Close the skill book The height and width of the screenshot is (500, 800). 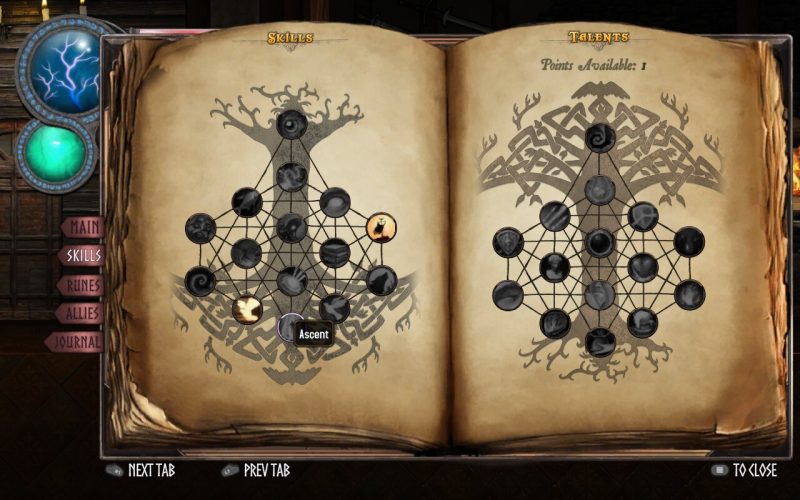pyautogui.click(x=744, y=470)
